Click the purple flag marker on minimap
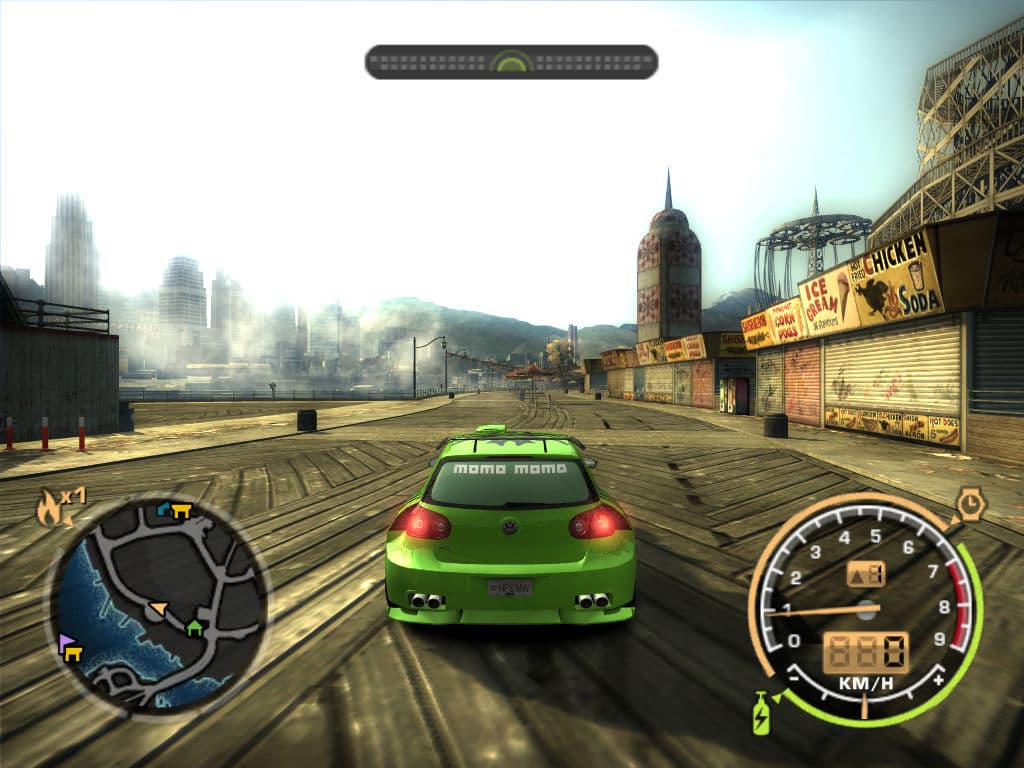Screen dimensions: 1024x768 click(66, 641)
